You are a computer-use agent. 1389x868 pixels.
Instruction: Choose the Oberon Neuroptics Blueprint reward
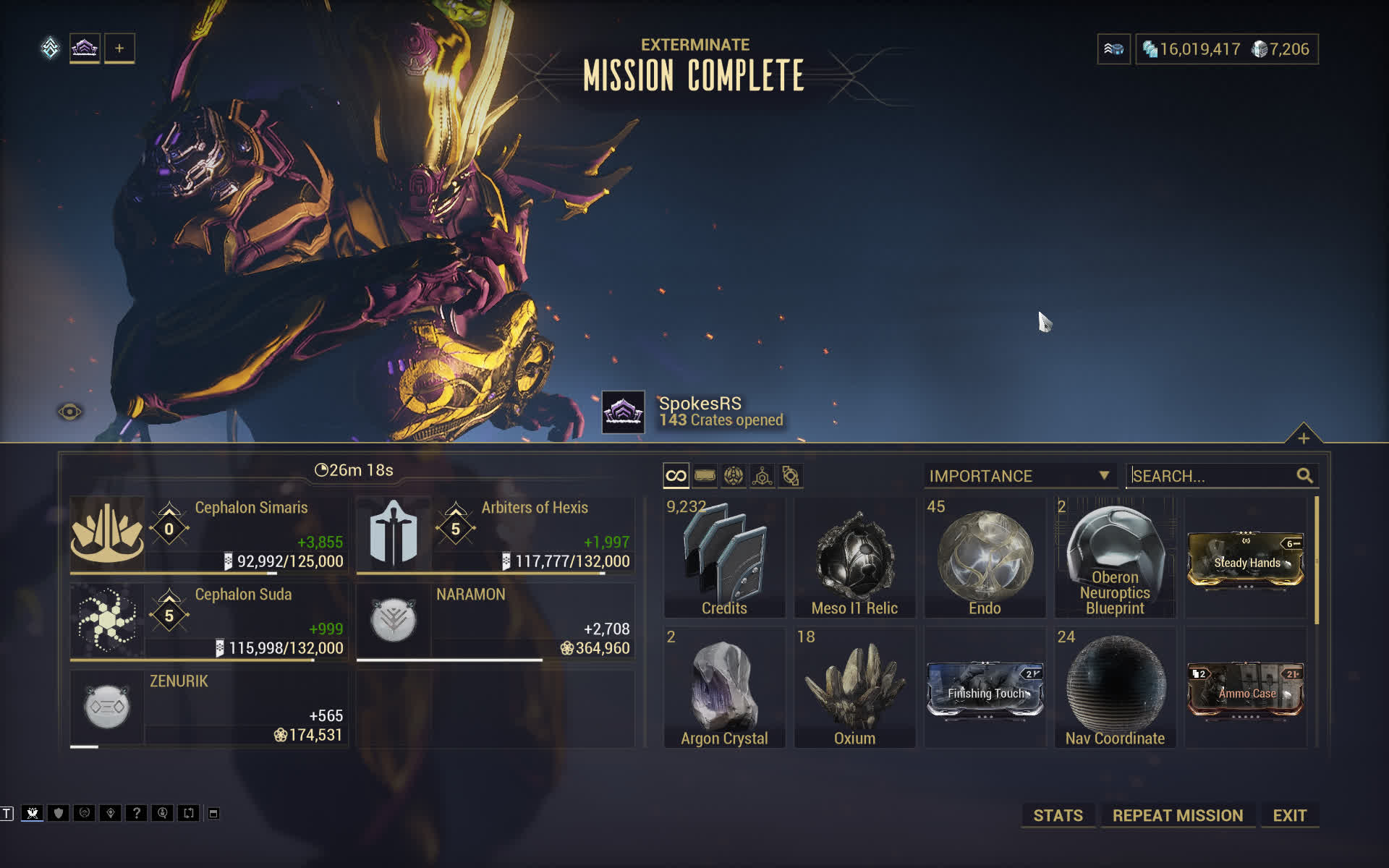[1115, 557]
